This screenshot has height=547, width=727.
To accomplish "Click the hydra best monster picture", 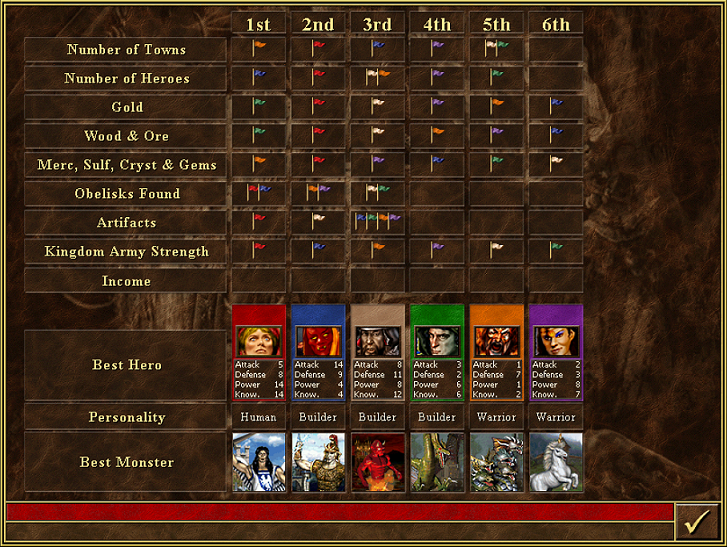I will pos(497,462).
